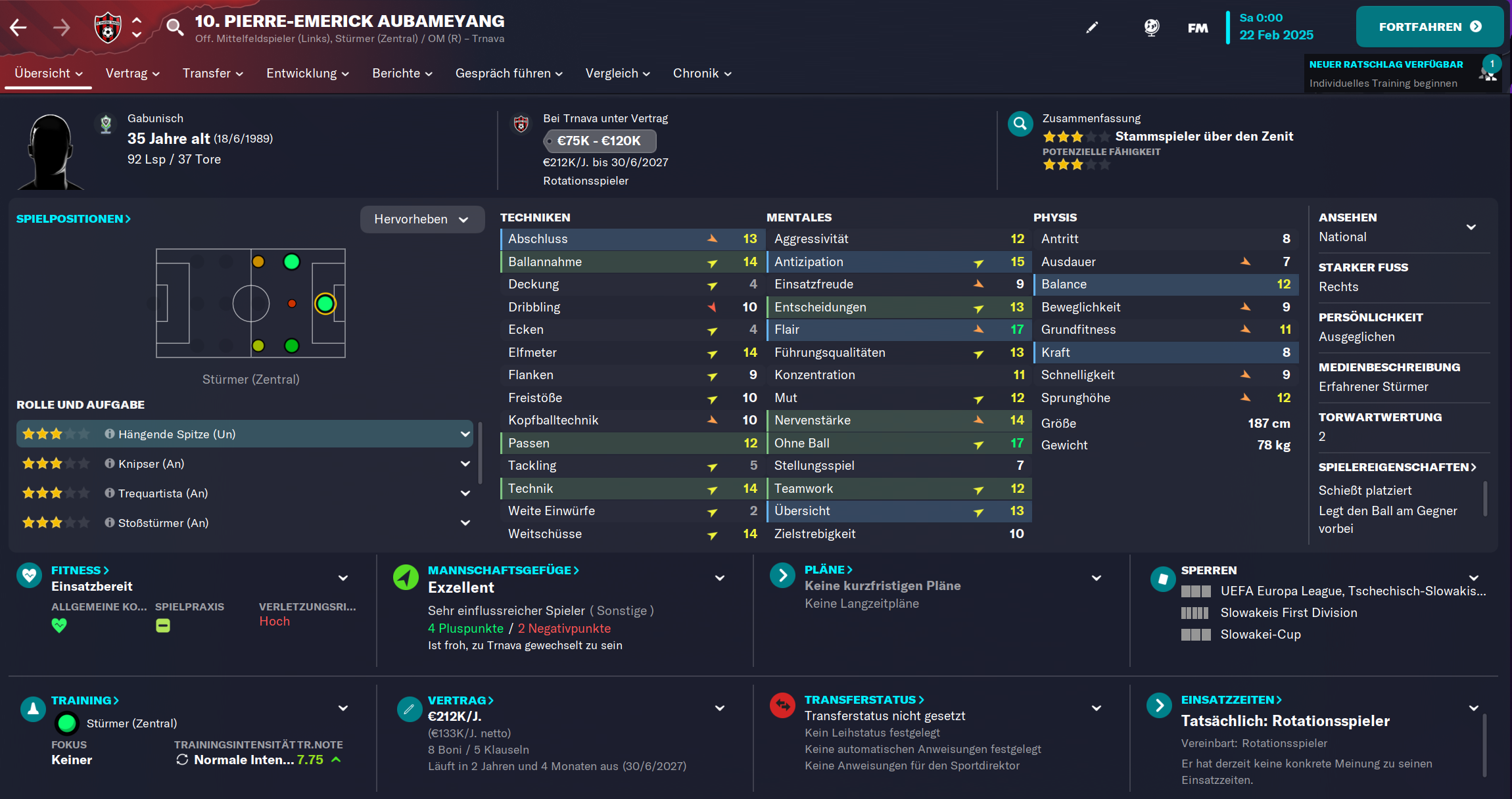This screenshot has width=1512, height=799.
Task: Adjust the Stoßstürmer role star rating
Action: pos(56,522)
